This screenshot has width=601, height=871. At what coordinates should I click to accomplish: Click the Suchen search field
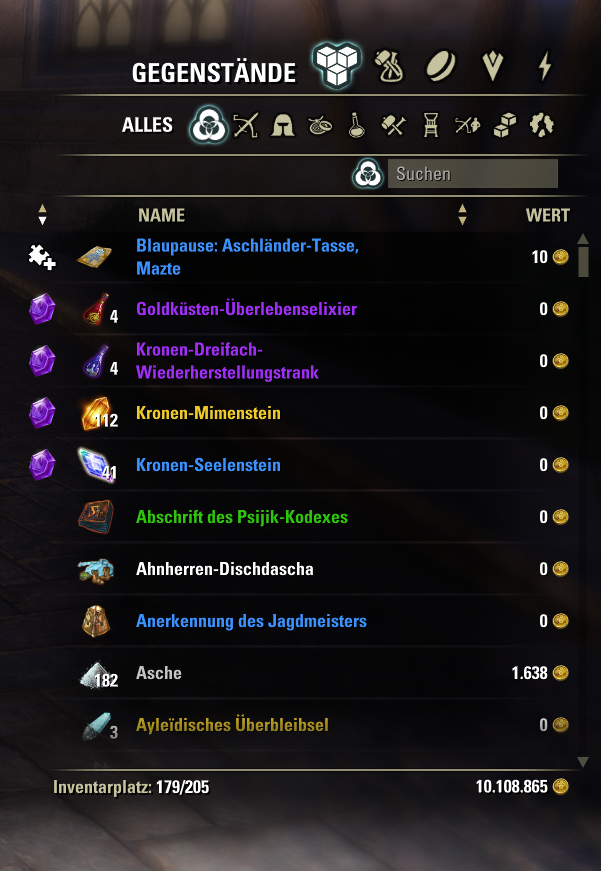coord(471,174)
